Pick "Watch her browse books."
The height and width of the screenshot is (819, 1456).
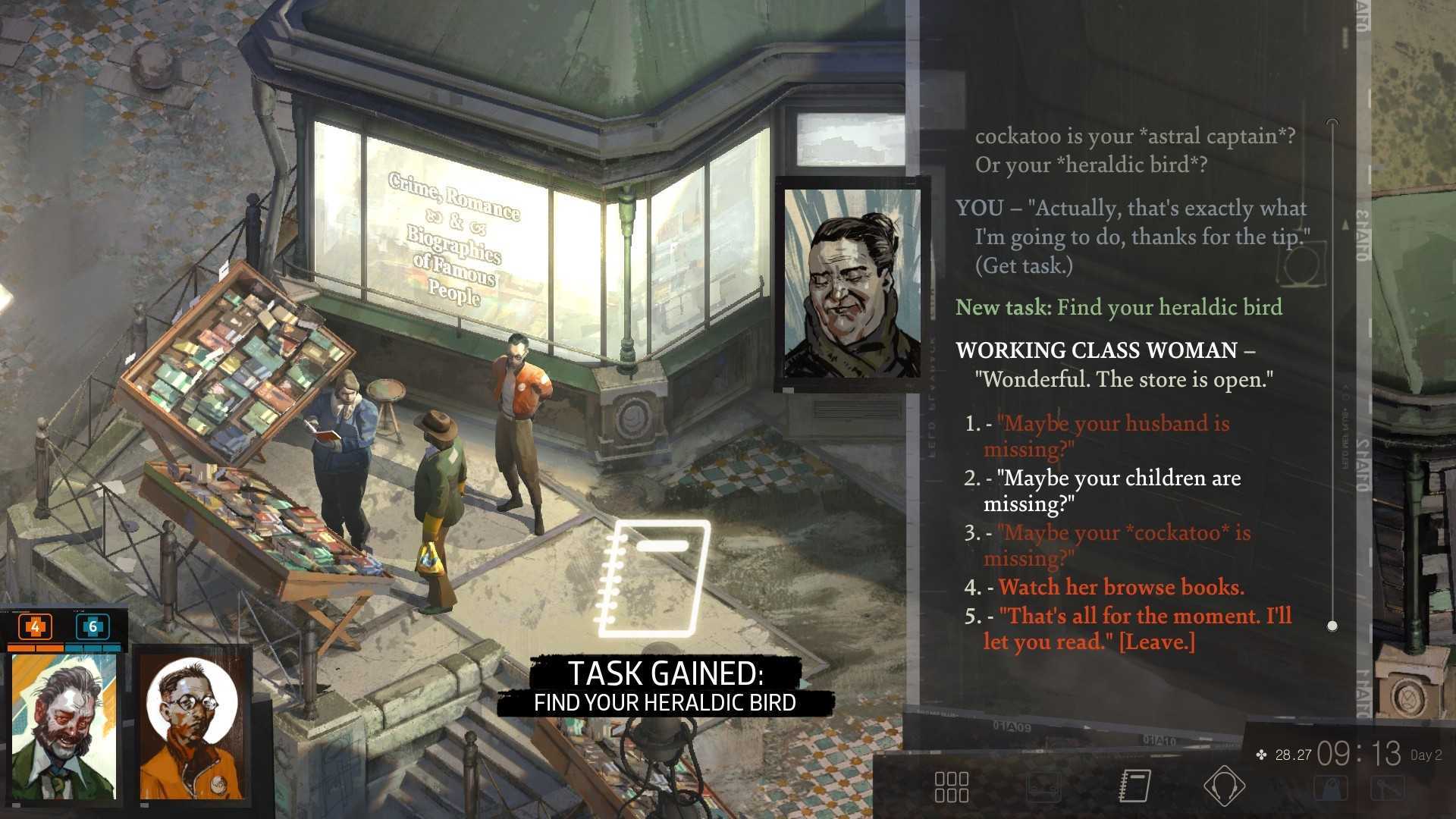pyautogui.click(x=1121, y=587)
